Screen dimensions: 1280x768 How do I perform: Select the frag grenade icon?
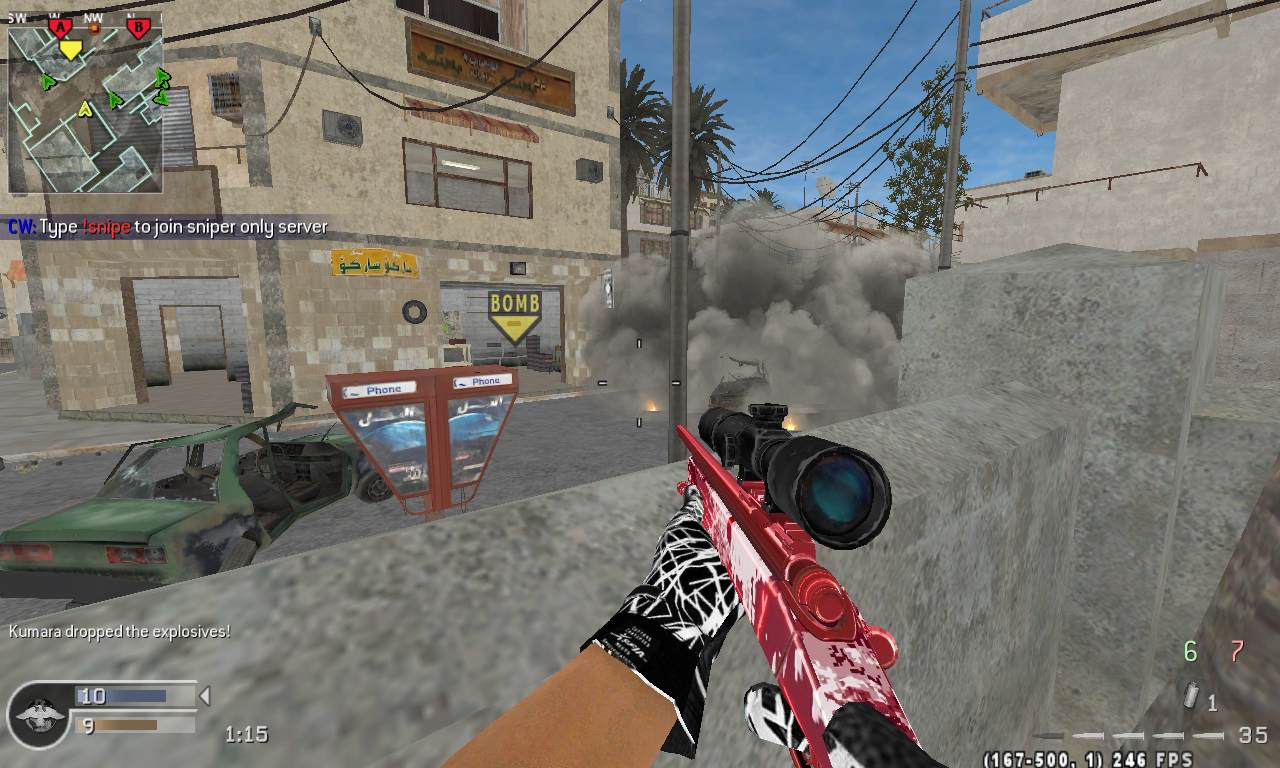pos(1191,696)
